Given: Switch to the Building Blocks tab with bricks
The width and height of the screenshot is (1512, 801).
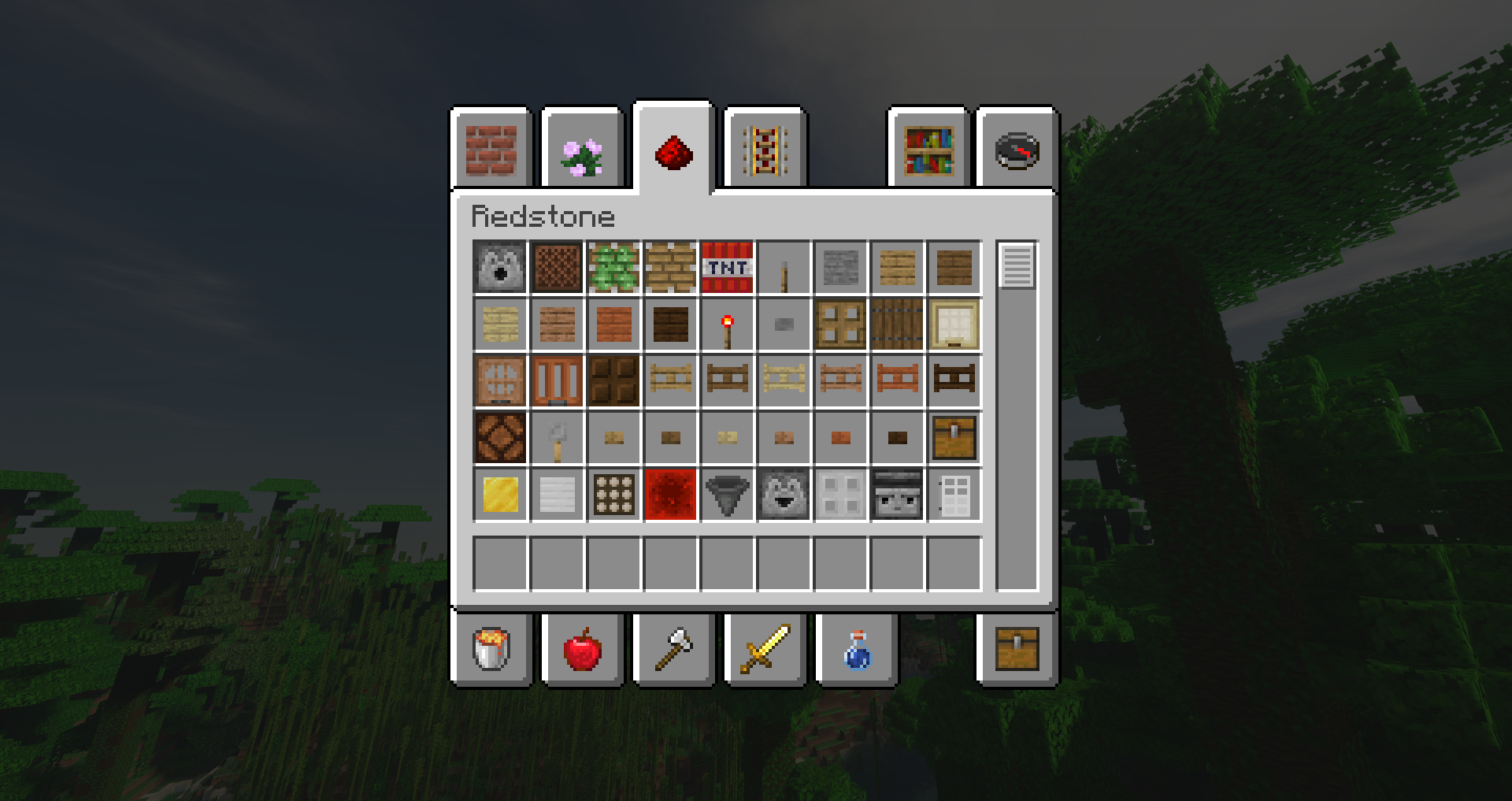Looking at the screenshot, I should click(492, 150).
